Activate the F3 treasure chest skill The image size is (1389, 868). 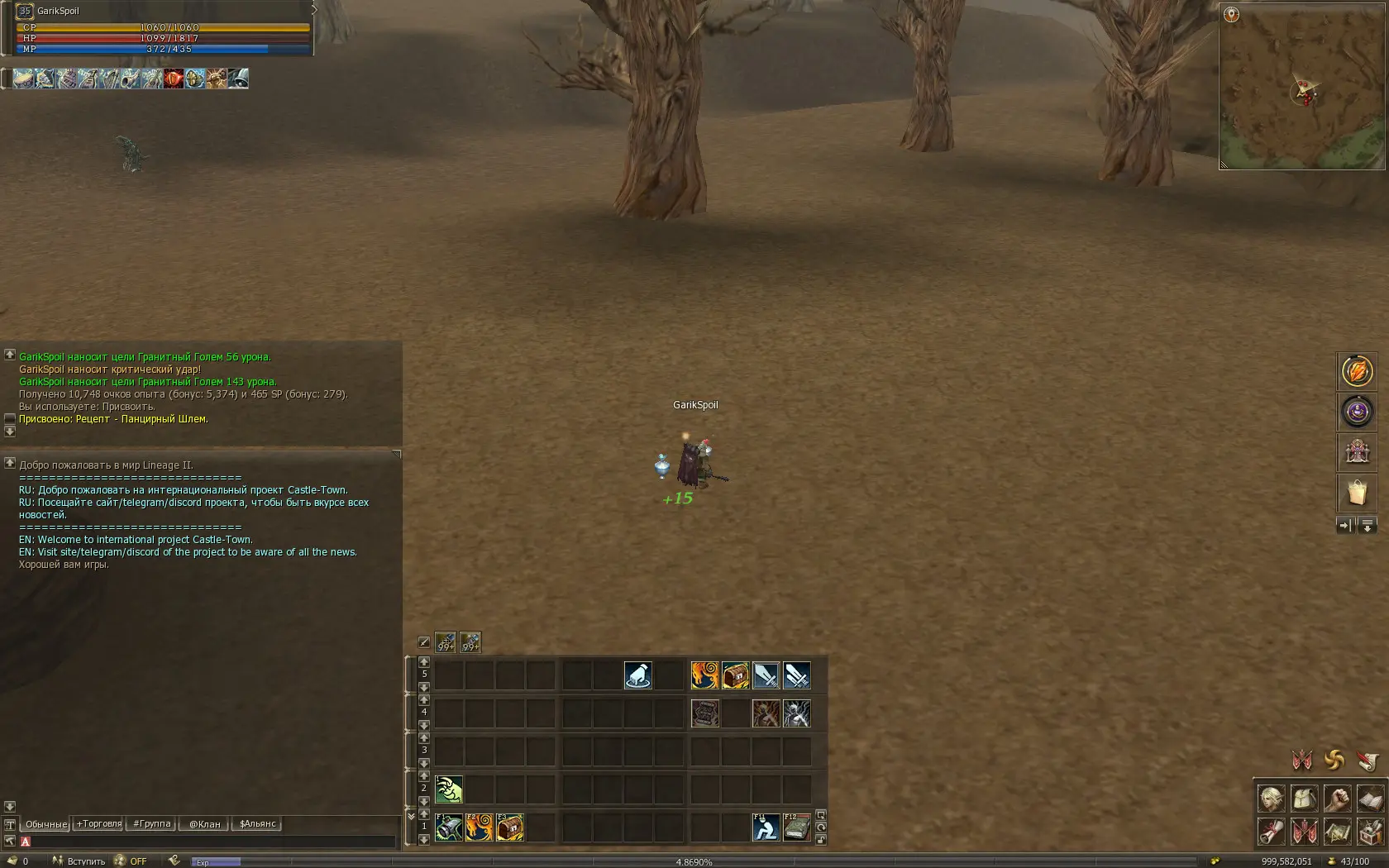click(x=510, y=827)
